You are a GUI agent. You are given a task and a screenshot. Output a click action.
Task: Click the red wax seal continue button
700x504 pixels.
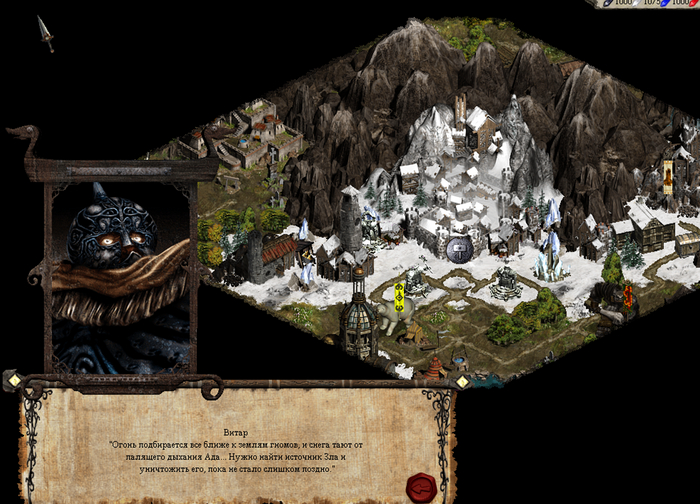coord(420,487)
